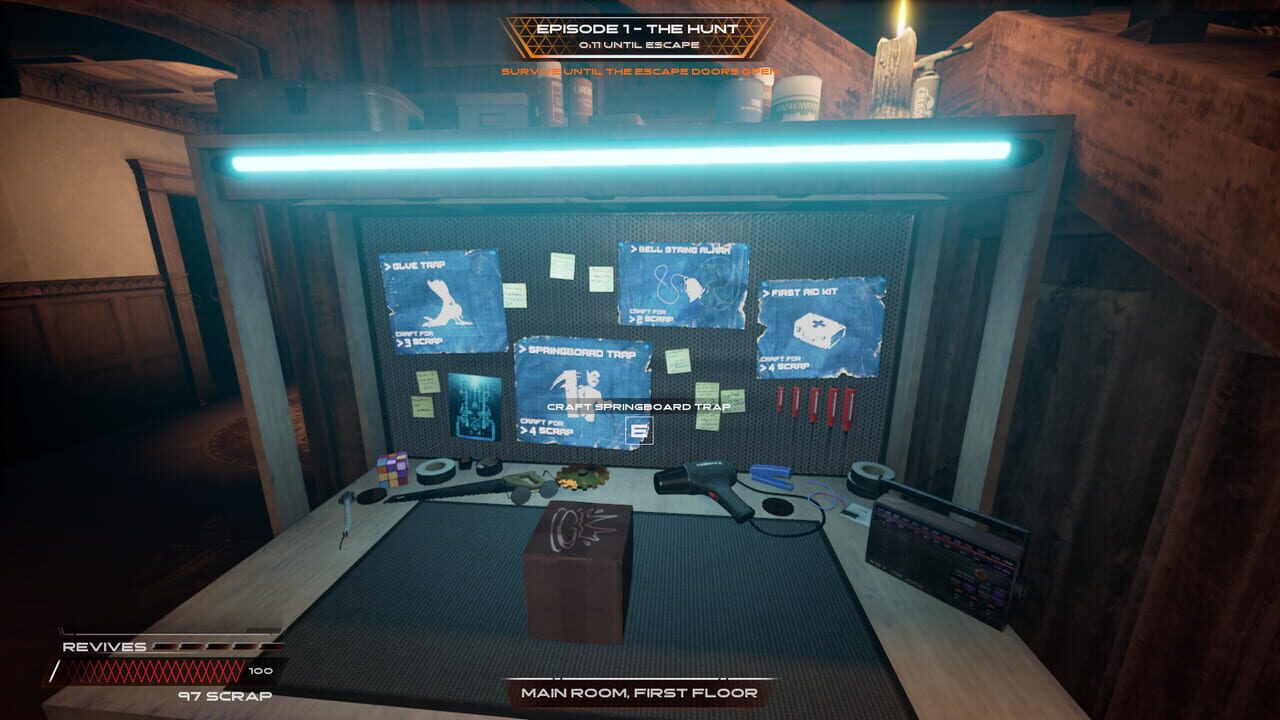
Task: Select the First Aid Kit blueprint
Action: pyautogui.click(x=820, y=320)
